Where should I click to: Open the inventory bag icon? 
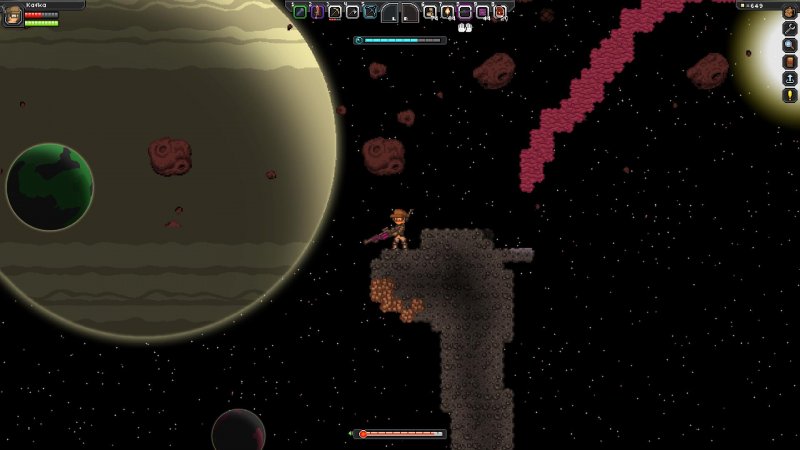tap(789, 12)
